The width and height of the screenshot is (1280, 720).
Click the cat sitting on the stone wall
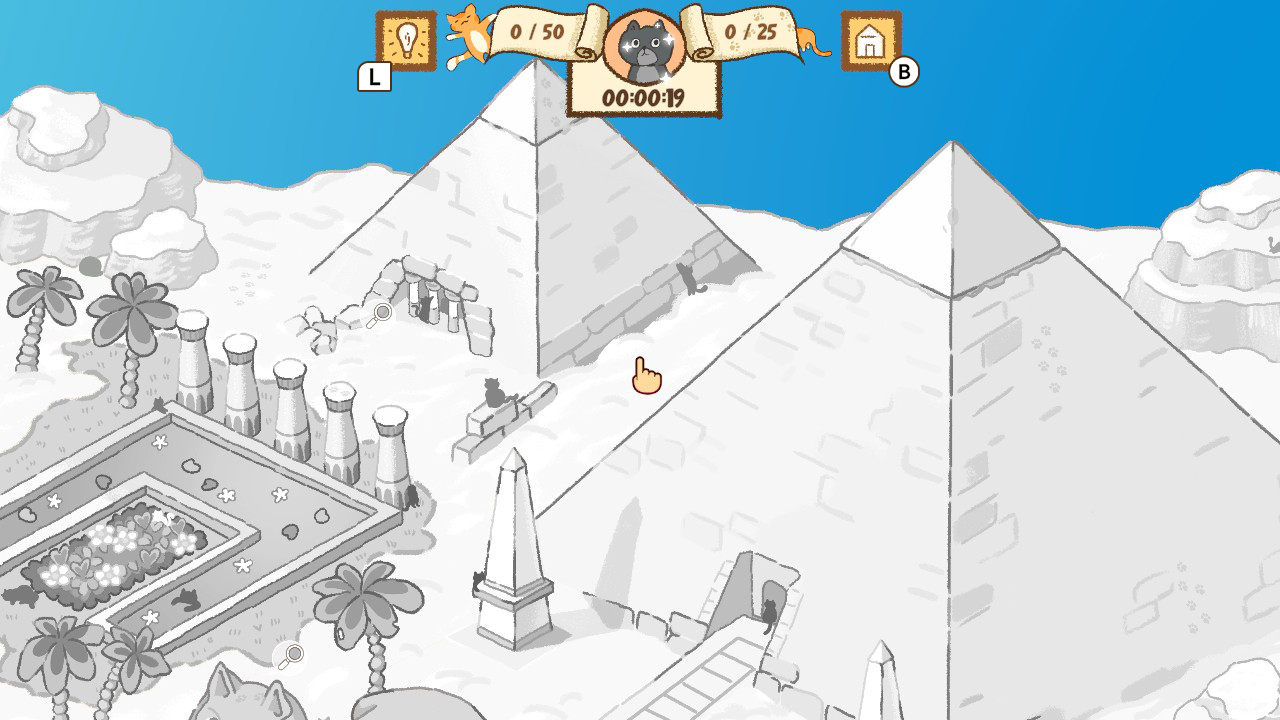pyautogui.click(x=494, y=392)
